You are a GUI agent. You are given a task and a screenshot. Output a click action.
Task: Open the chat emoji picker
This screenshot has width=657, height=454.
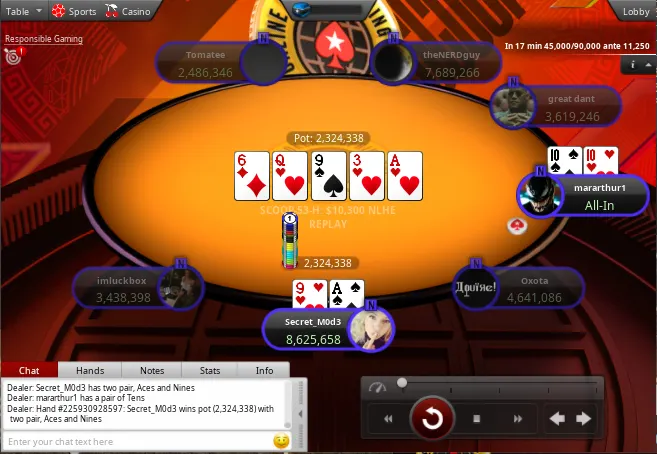(x=281, y=441)
